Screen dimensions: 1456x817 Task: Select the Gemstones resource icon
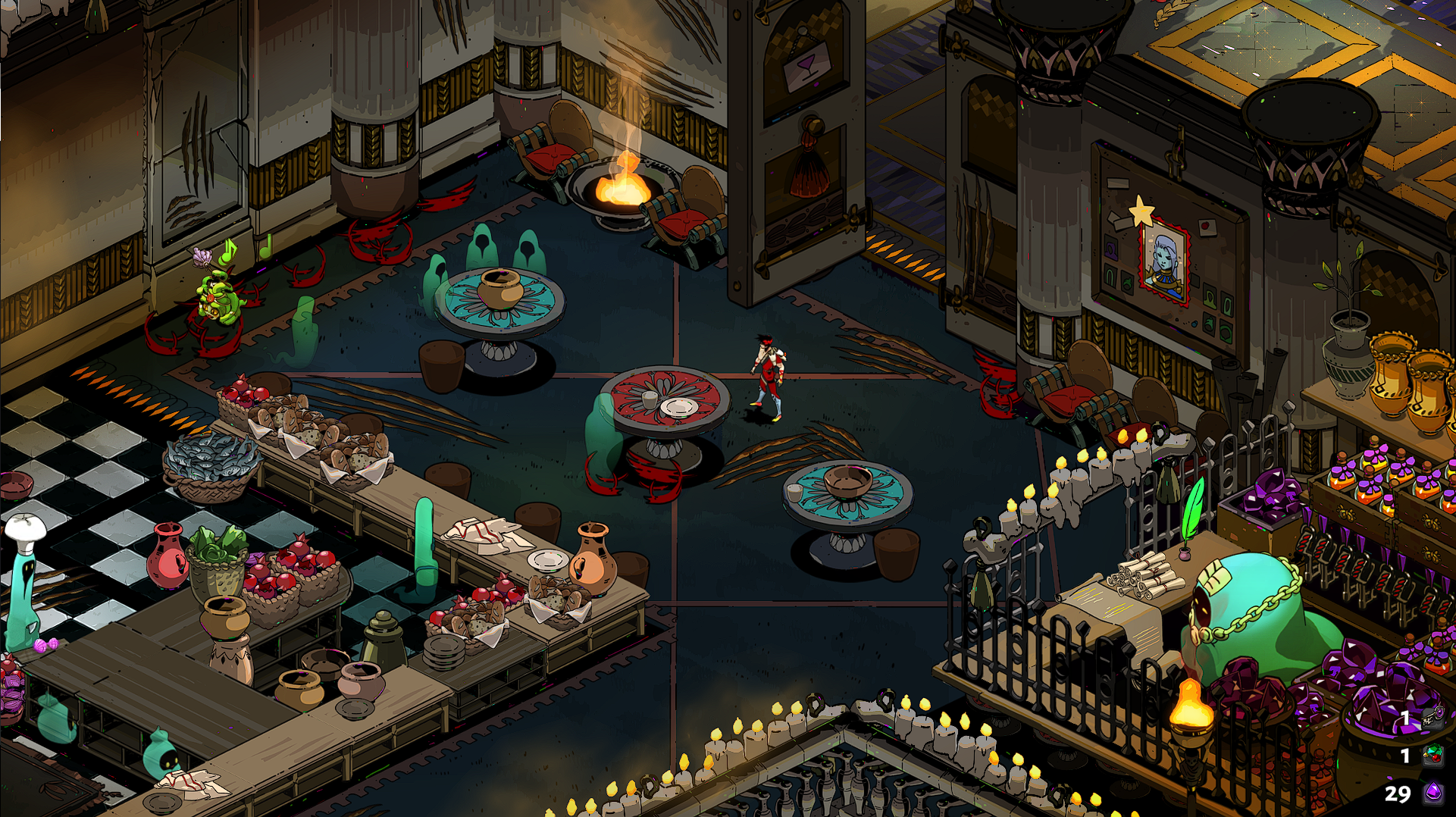click(1433, 755)
